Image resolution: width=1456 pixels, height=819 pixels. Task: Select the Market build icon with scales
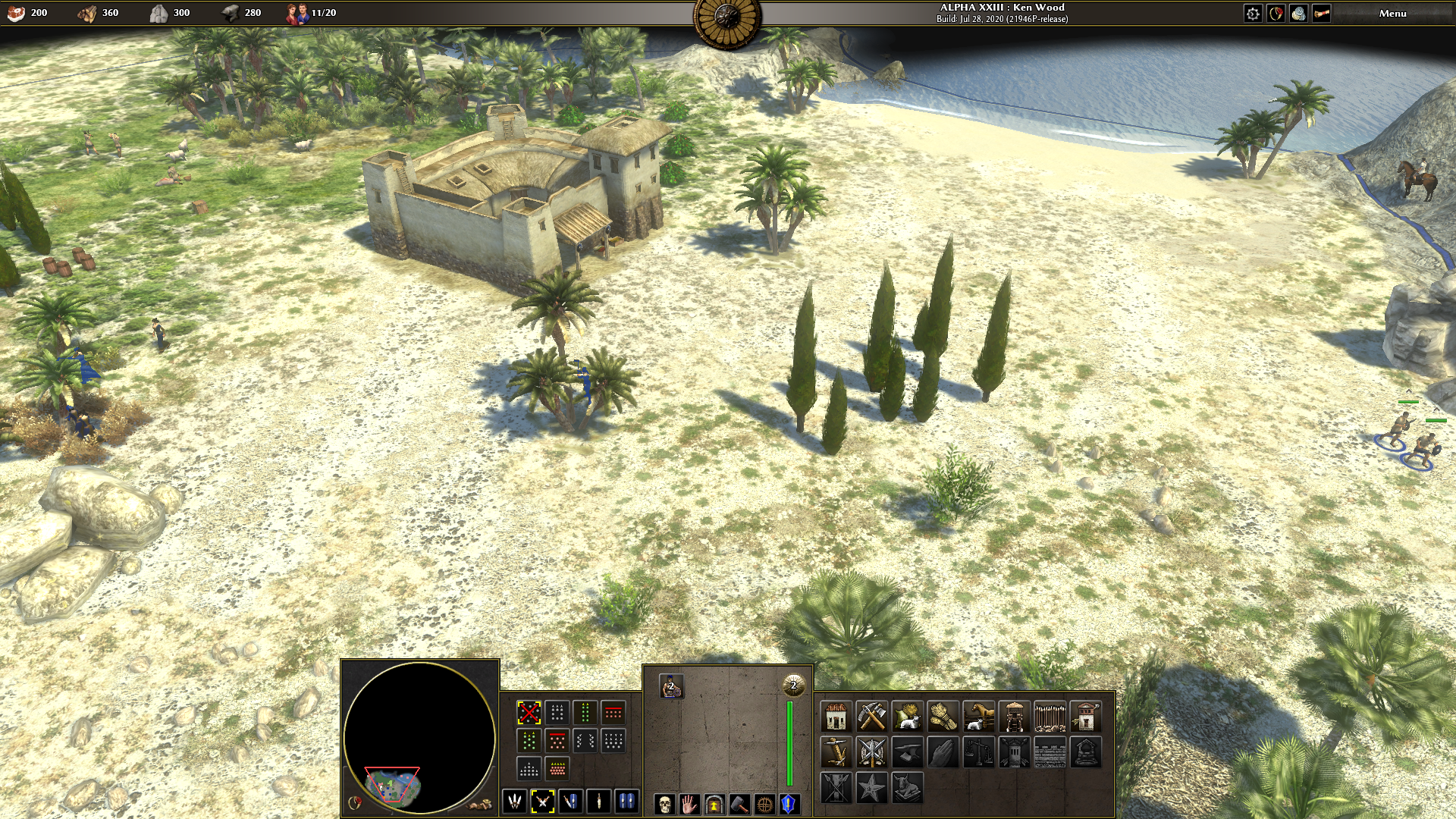980,752
